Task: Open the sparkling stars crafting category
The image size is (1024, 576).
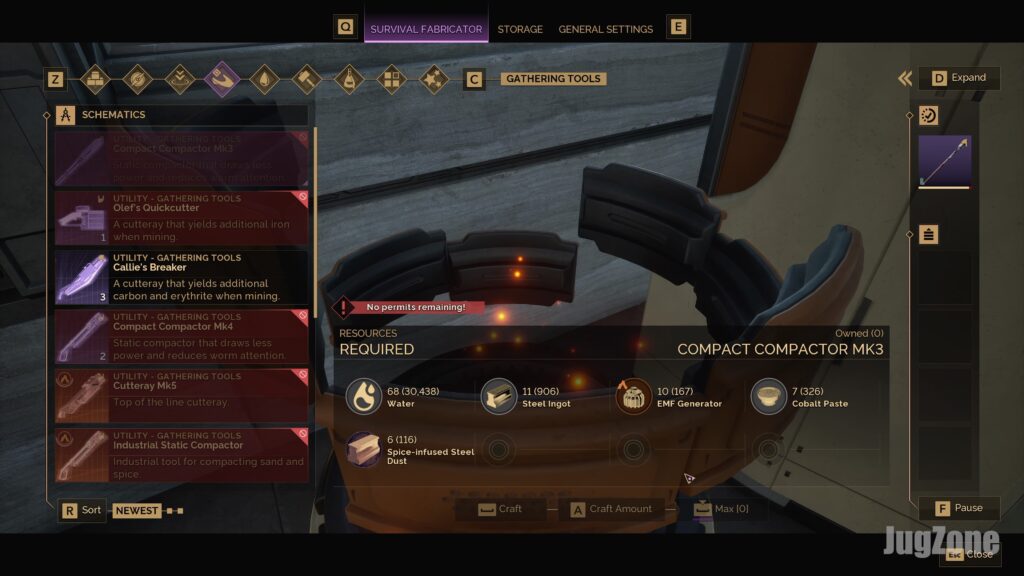Action: coord(432,79)
